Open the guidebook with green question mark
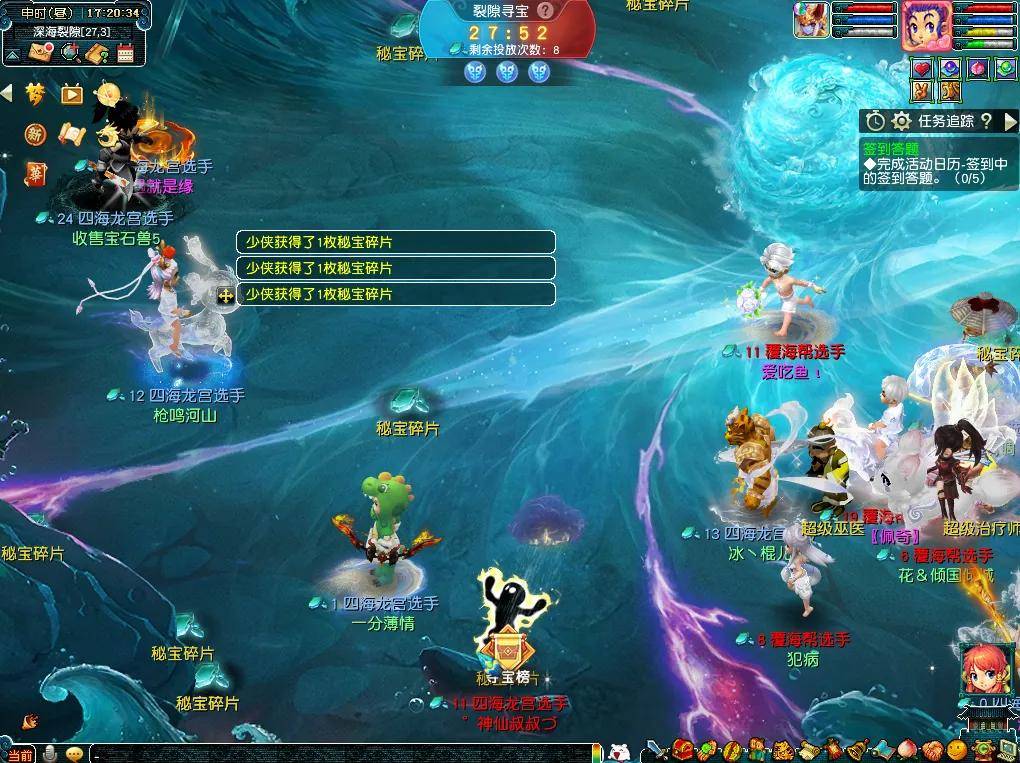The image size is (1020, 763). coord(98,53)
